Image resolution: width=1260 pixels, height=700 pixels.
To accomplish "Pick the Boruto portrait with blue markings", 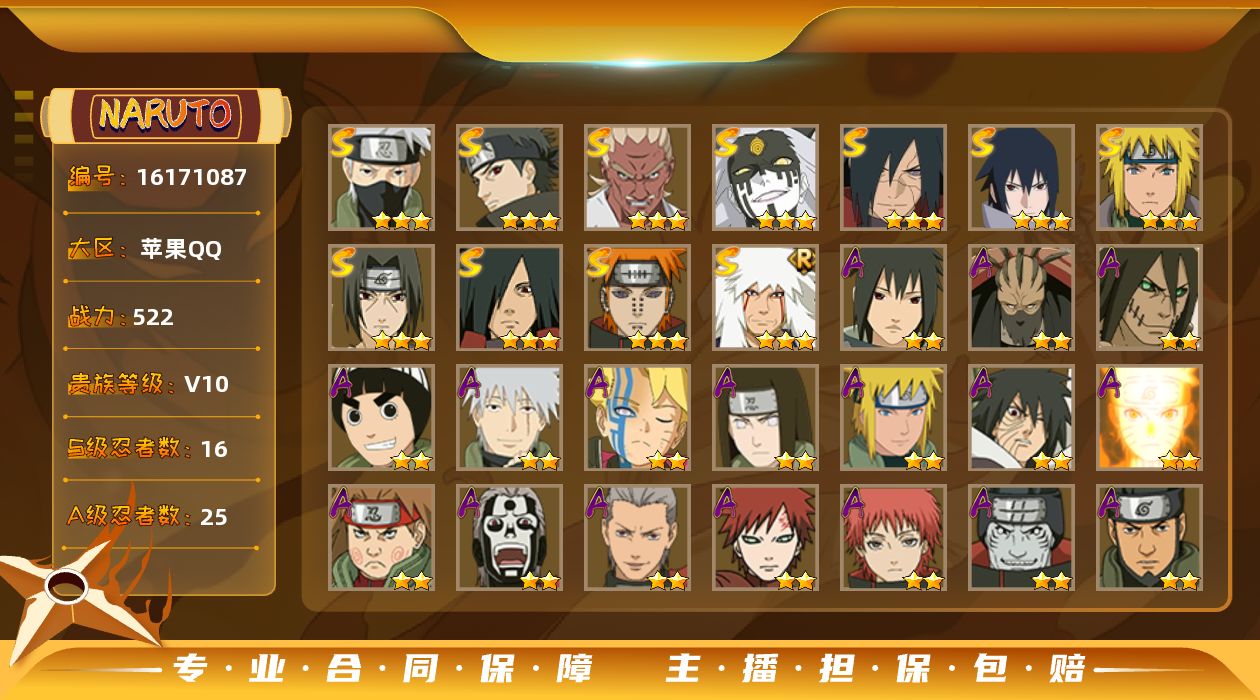I will (x=638, y=417).
